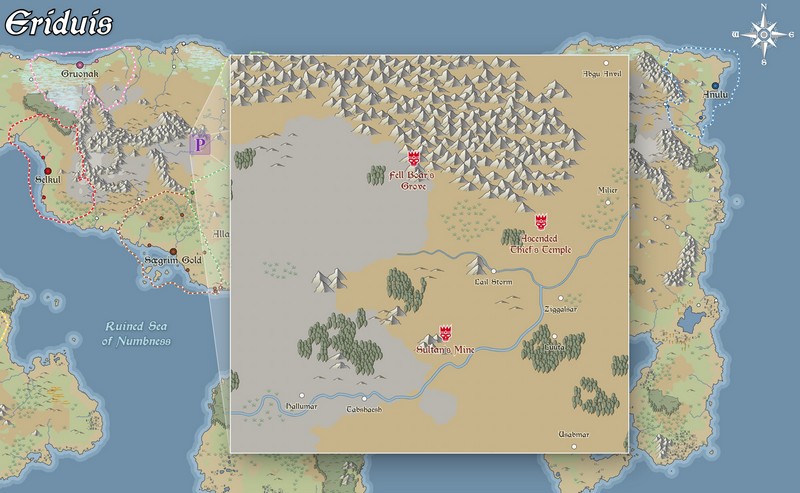800x493 pixels.
Task: Select the Selkul city marker
Action: point(46,171)
